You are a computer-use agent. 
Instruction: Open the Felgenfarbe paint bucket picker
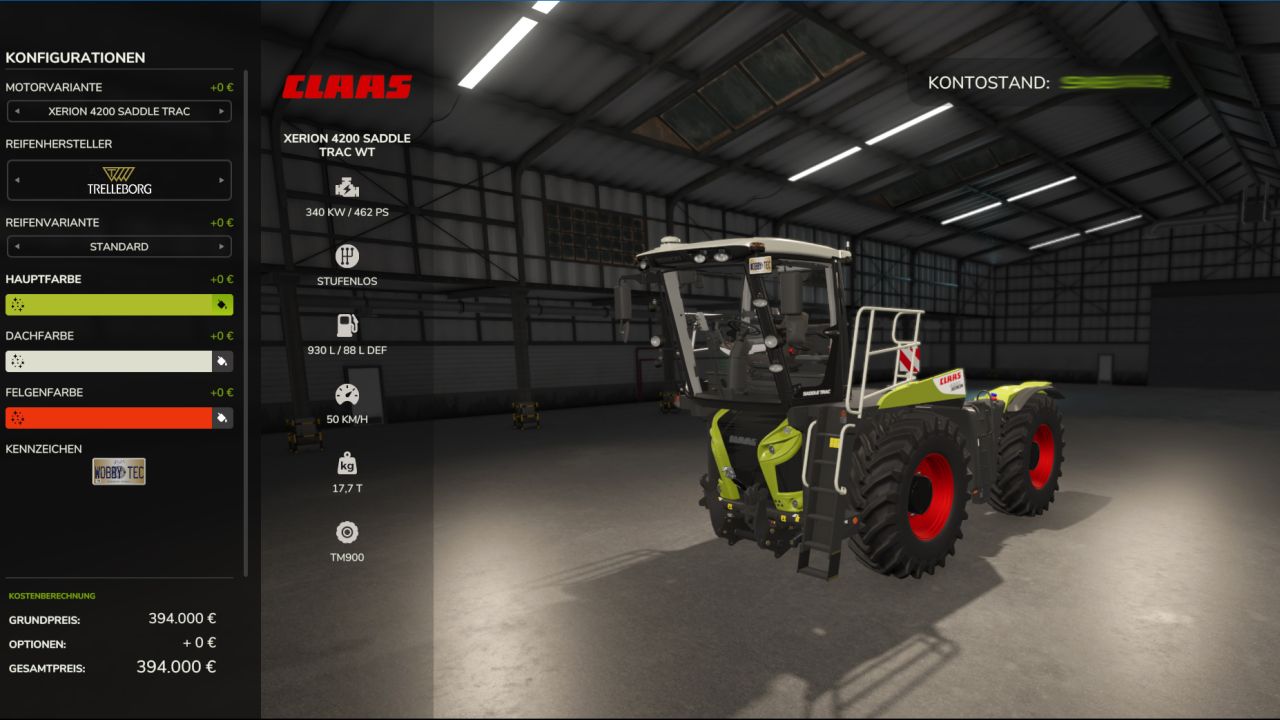click(221, 417)
